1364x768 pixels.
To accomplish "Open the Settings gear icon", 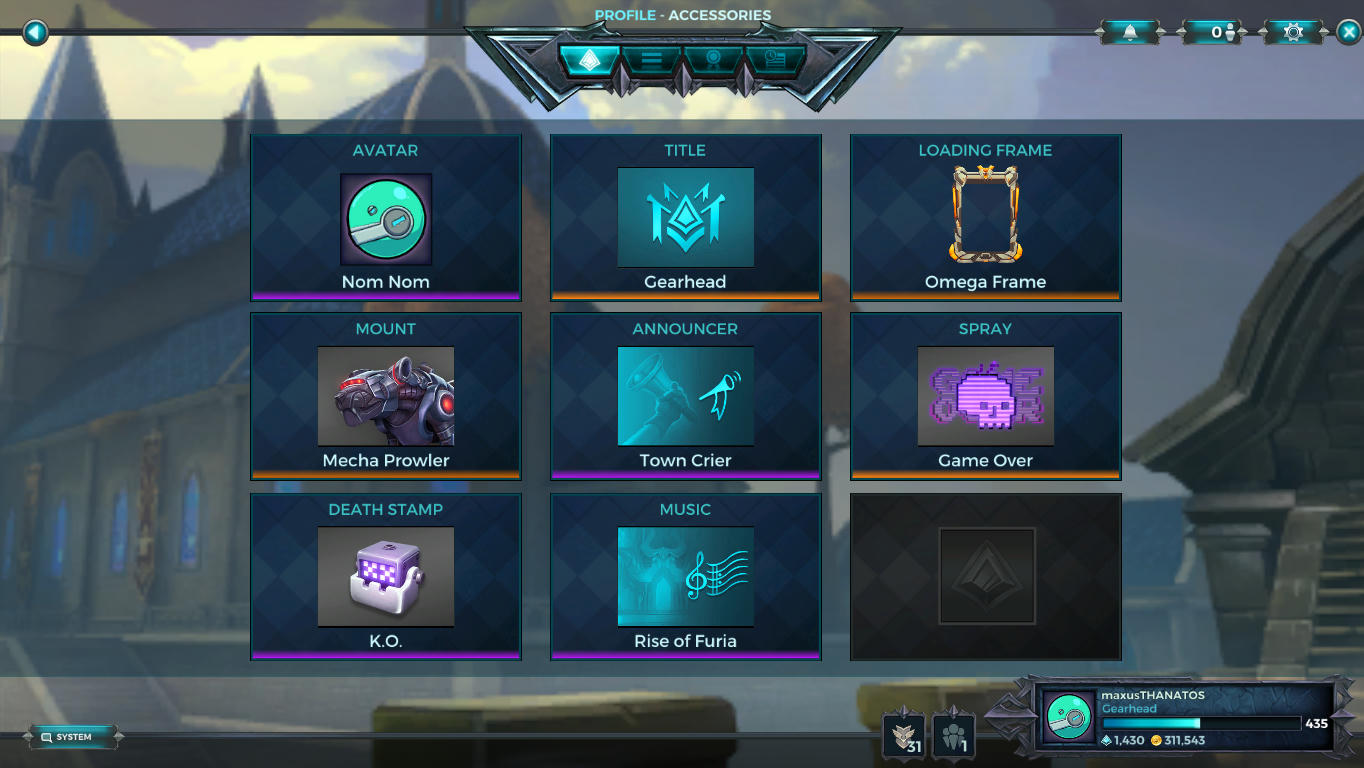I will click(1291, 31).
